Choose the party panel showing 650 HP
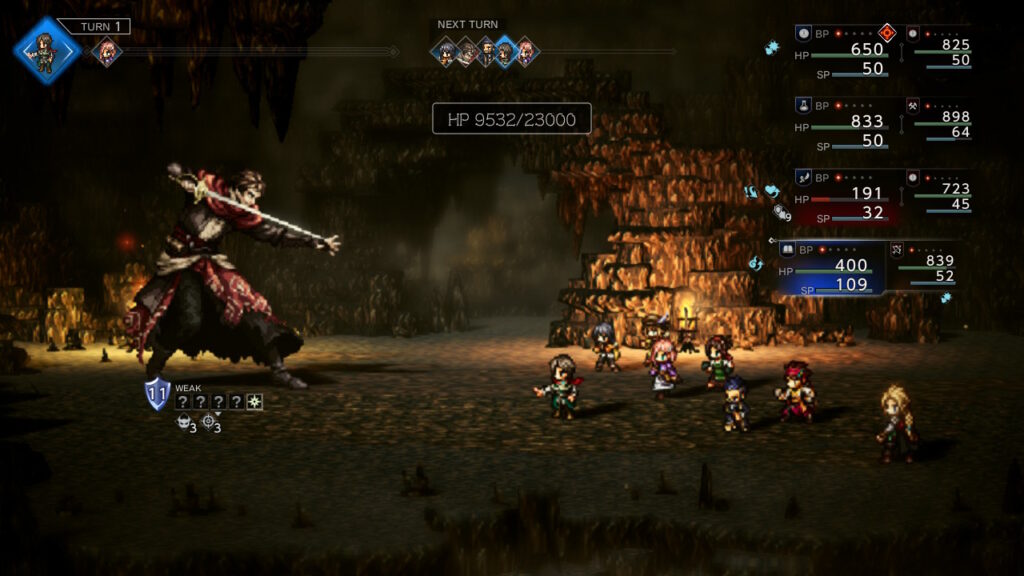The width and height of the screenshot is (1024, 576). 846,52
